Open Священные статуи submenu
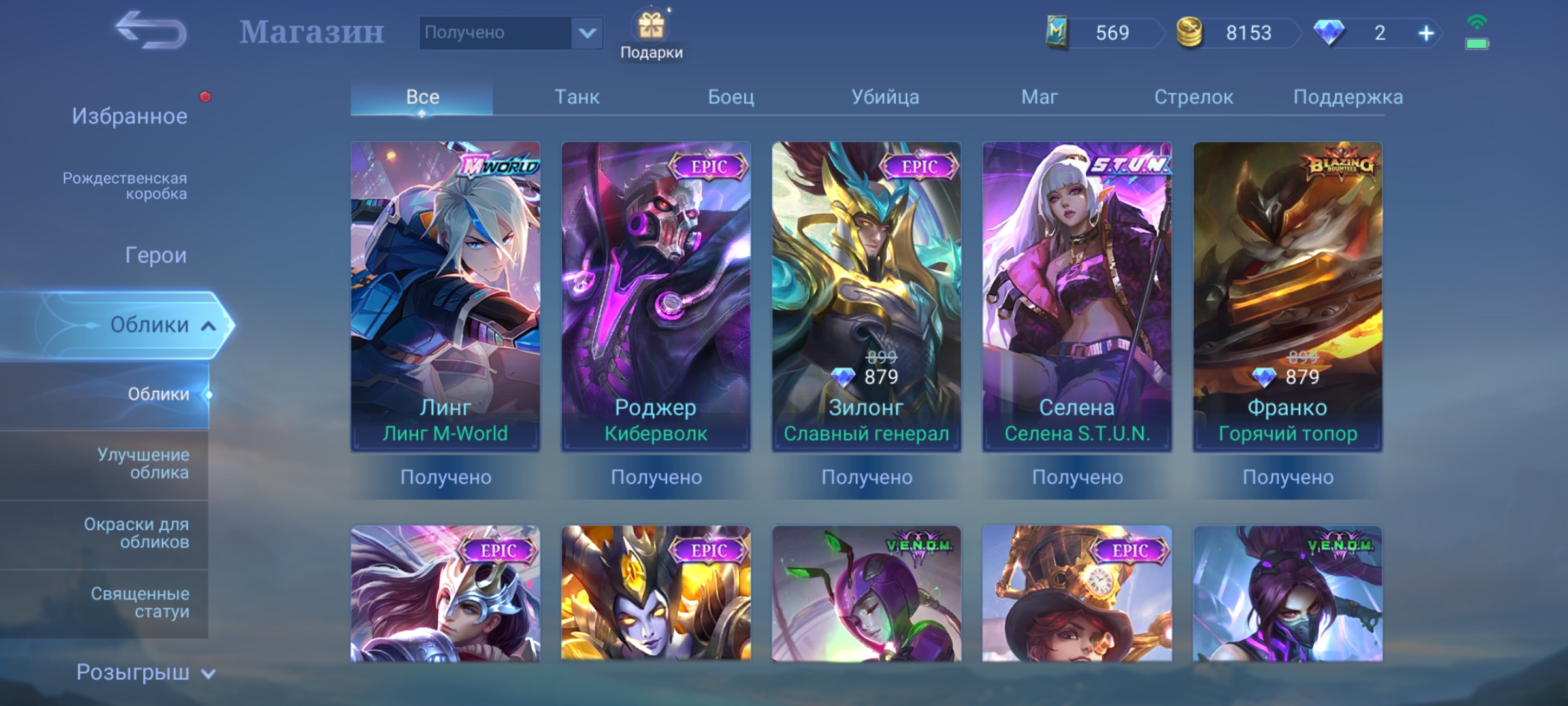 pos(140,602)
